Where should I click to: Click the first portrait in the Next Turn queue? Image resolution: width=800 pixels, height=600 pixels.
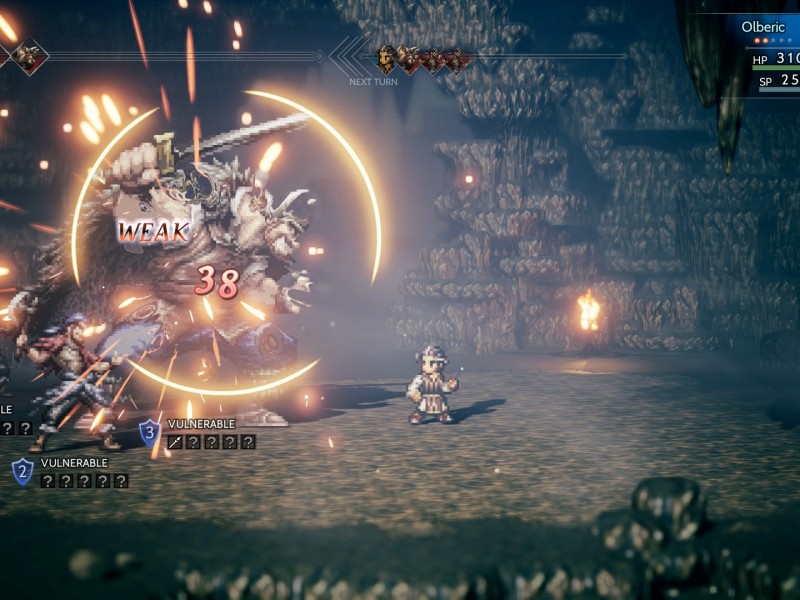(387, 58)
